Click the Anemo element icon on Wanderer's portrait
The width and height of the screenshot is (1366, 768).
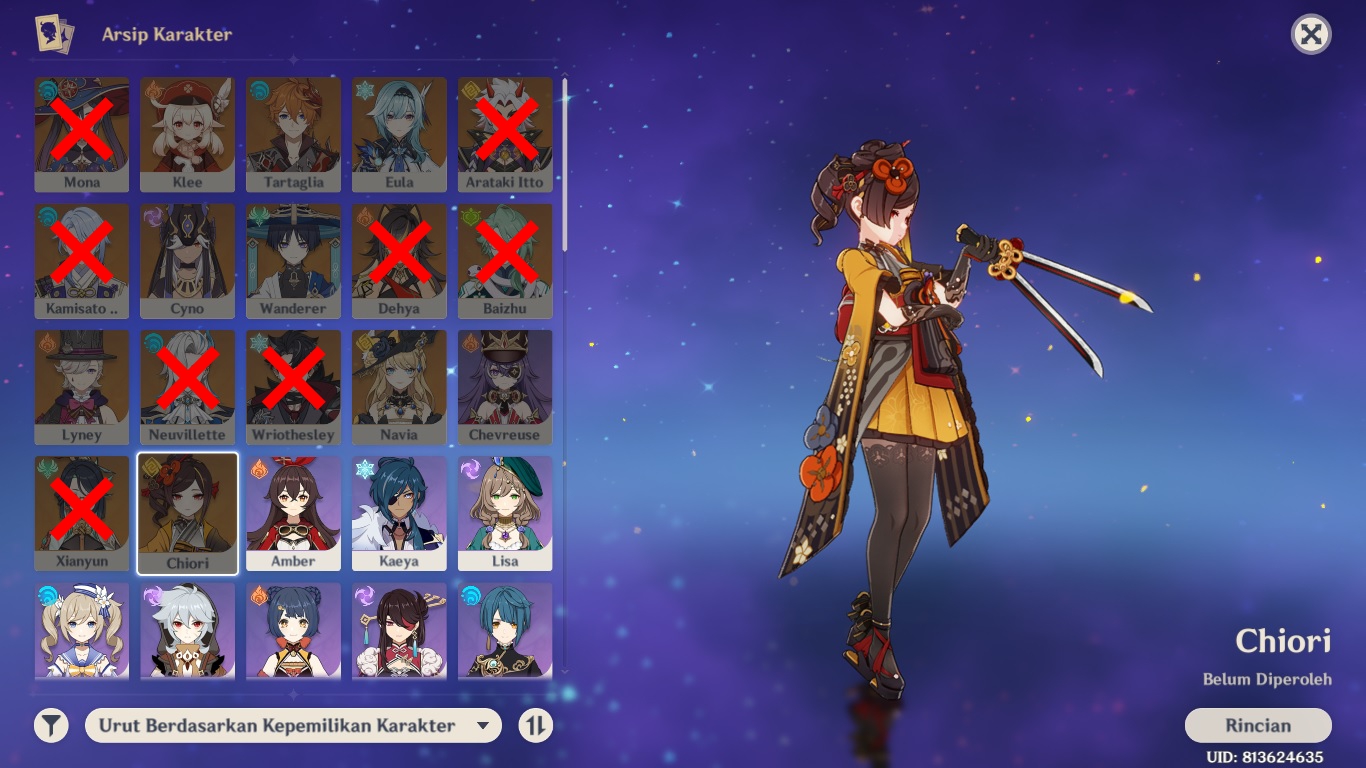[x=259, y=217]
